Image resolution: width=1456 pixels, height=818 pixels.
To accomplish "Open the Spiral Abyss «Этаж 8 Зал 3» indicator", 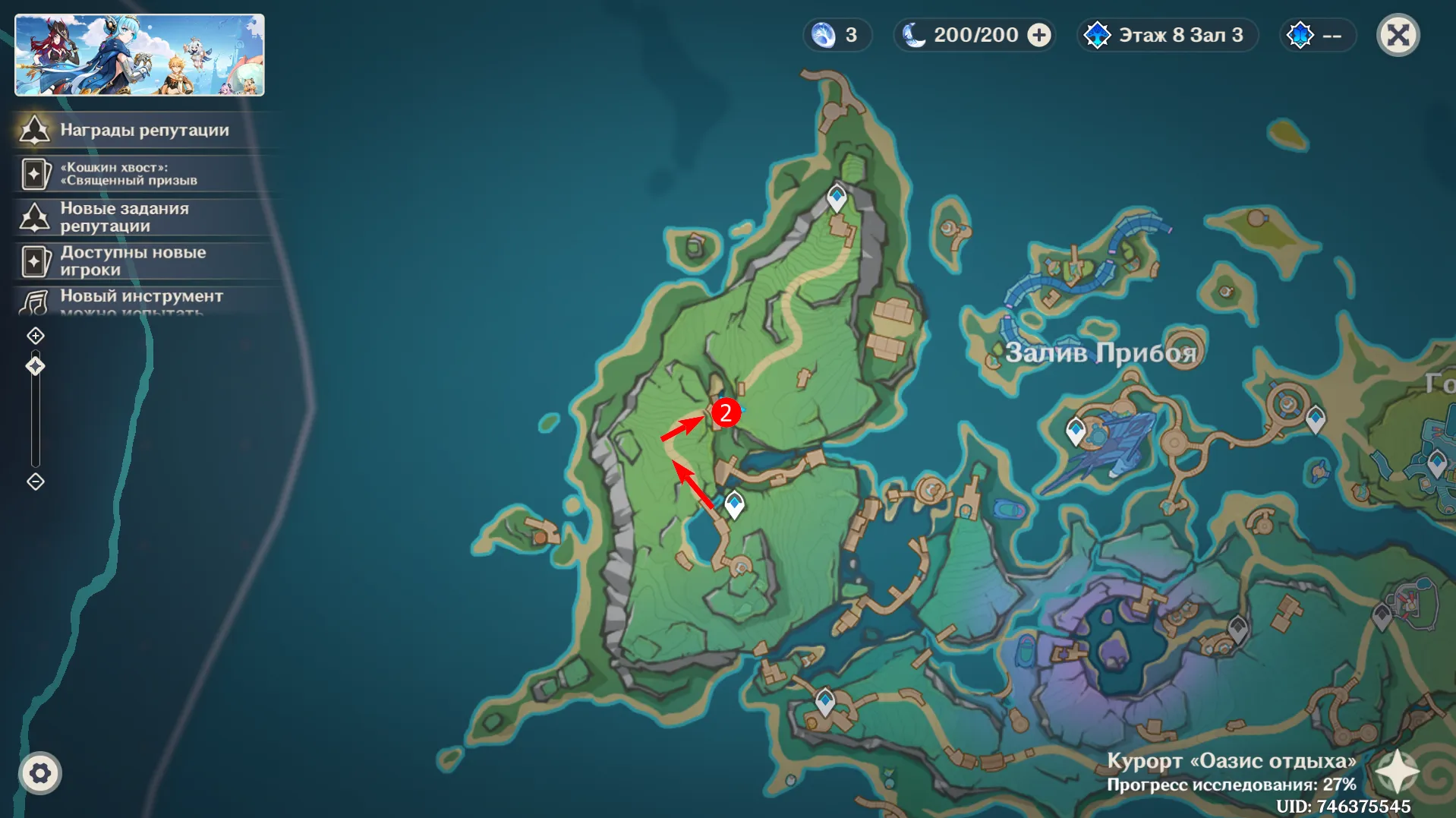I will click(1168, 35).
